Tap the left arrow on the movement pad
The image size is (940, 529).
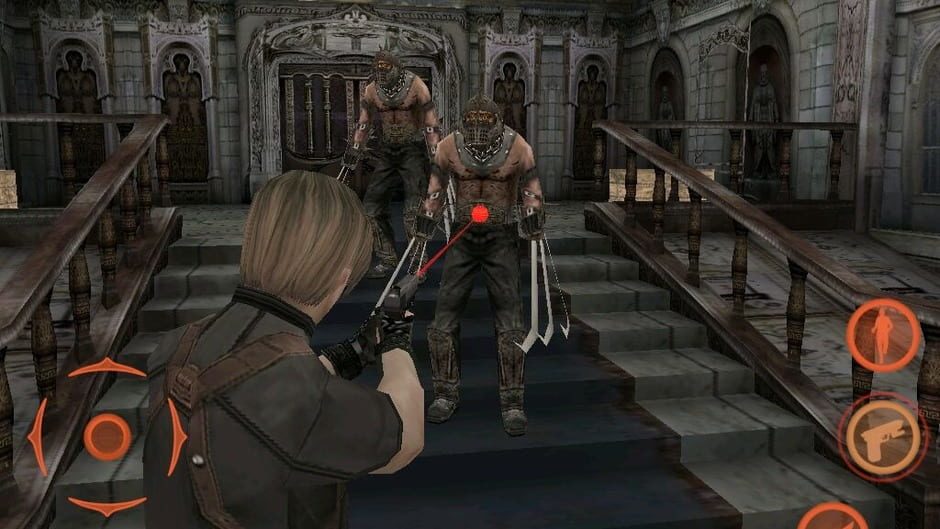(x=38, y=437)
